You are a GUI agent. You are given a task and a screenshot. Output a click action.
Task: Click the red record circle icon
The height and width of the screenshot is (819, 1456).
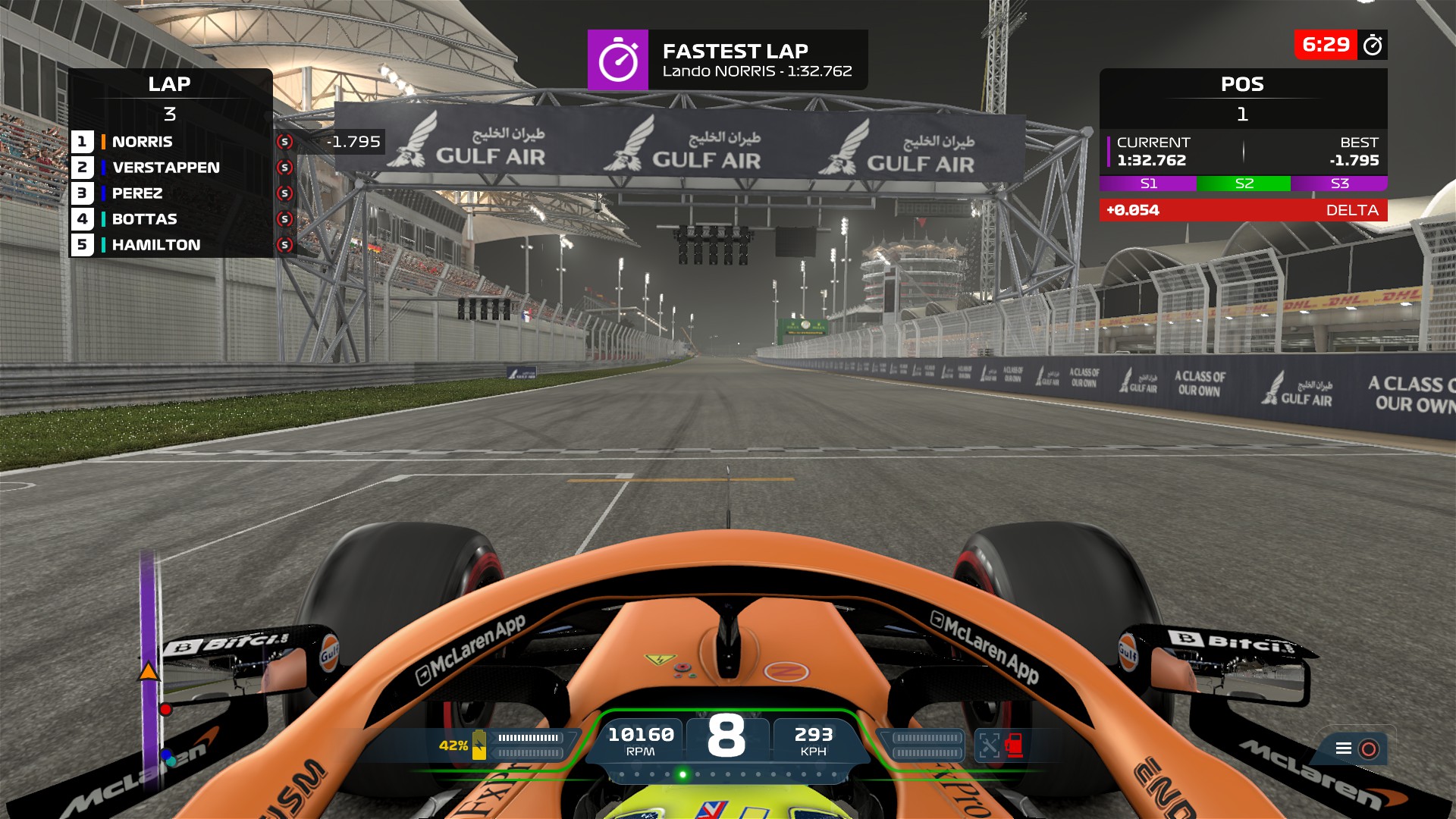pyautogui.click(x=1369, y=749)
